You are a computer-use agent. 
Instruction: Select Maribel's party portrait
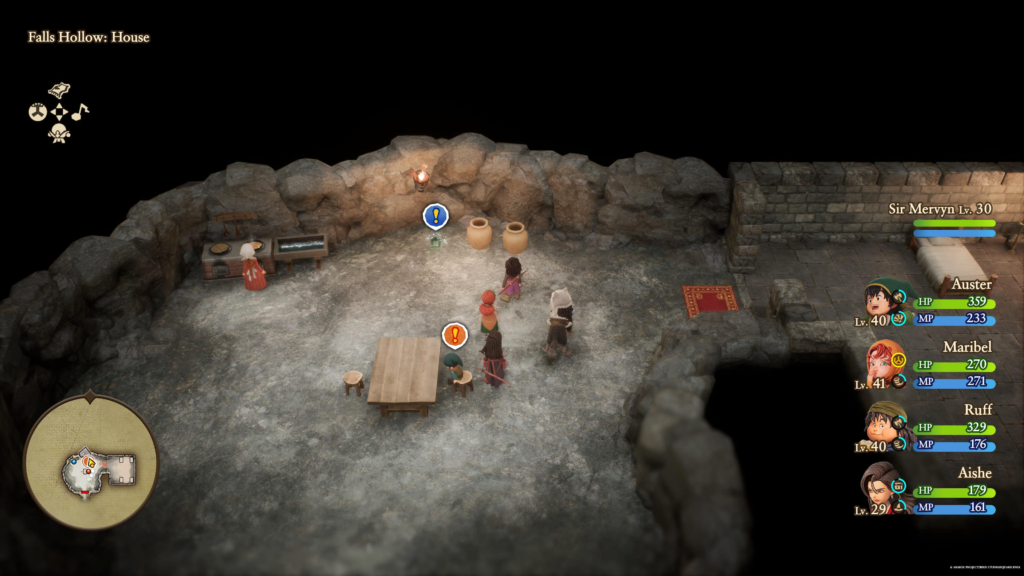pyautogui.click(x=883, y=364)
